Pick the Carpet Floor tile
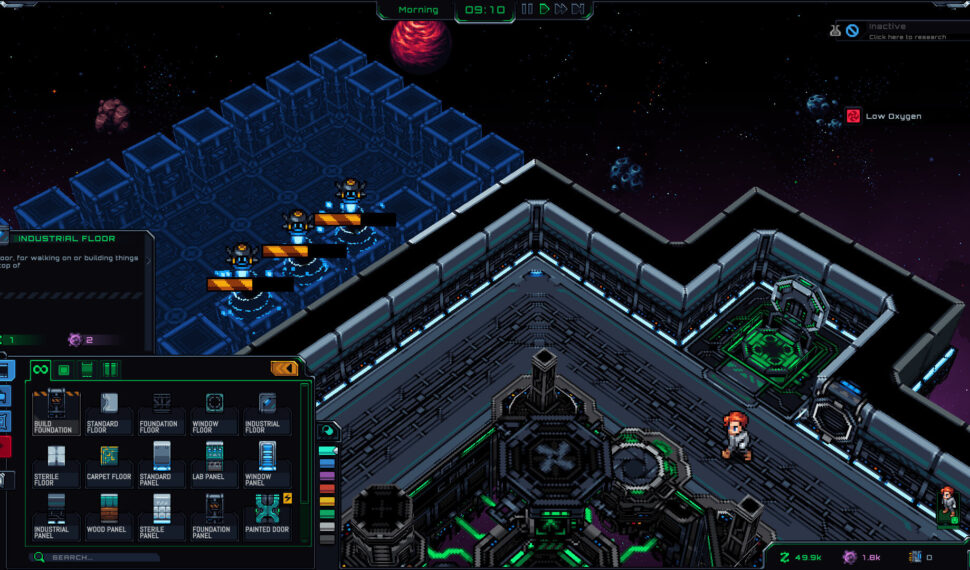 click(107, 460)
